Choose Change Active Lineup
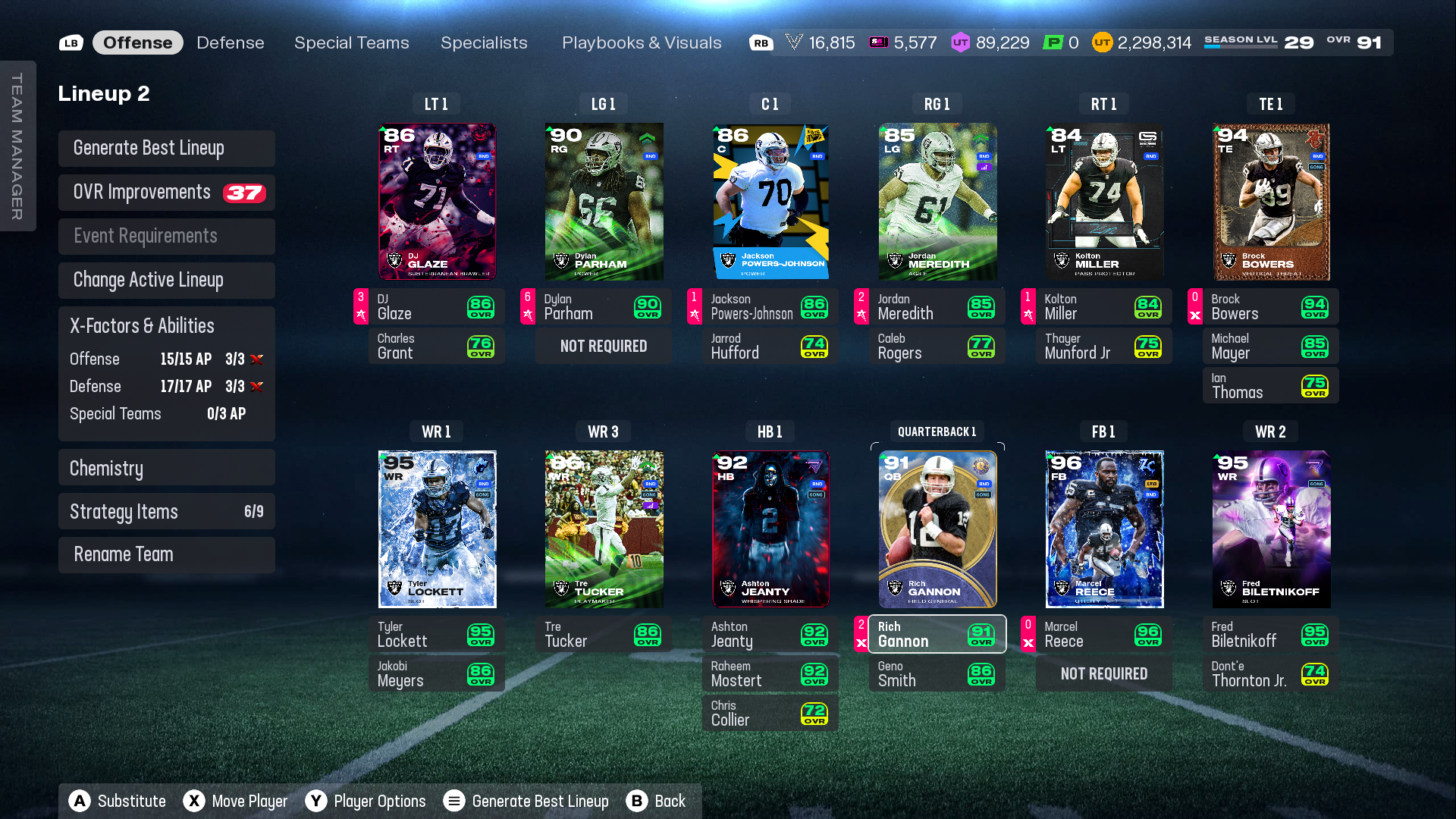 tap(167, 280)
